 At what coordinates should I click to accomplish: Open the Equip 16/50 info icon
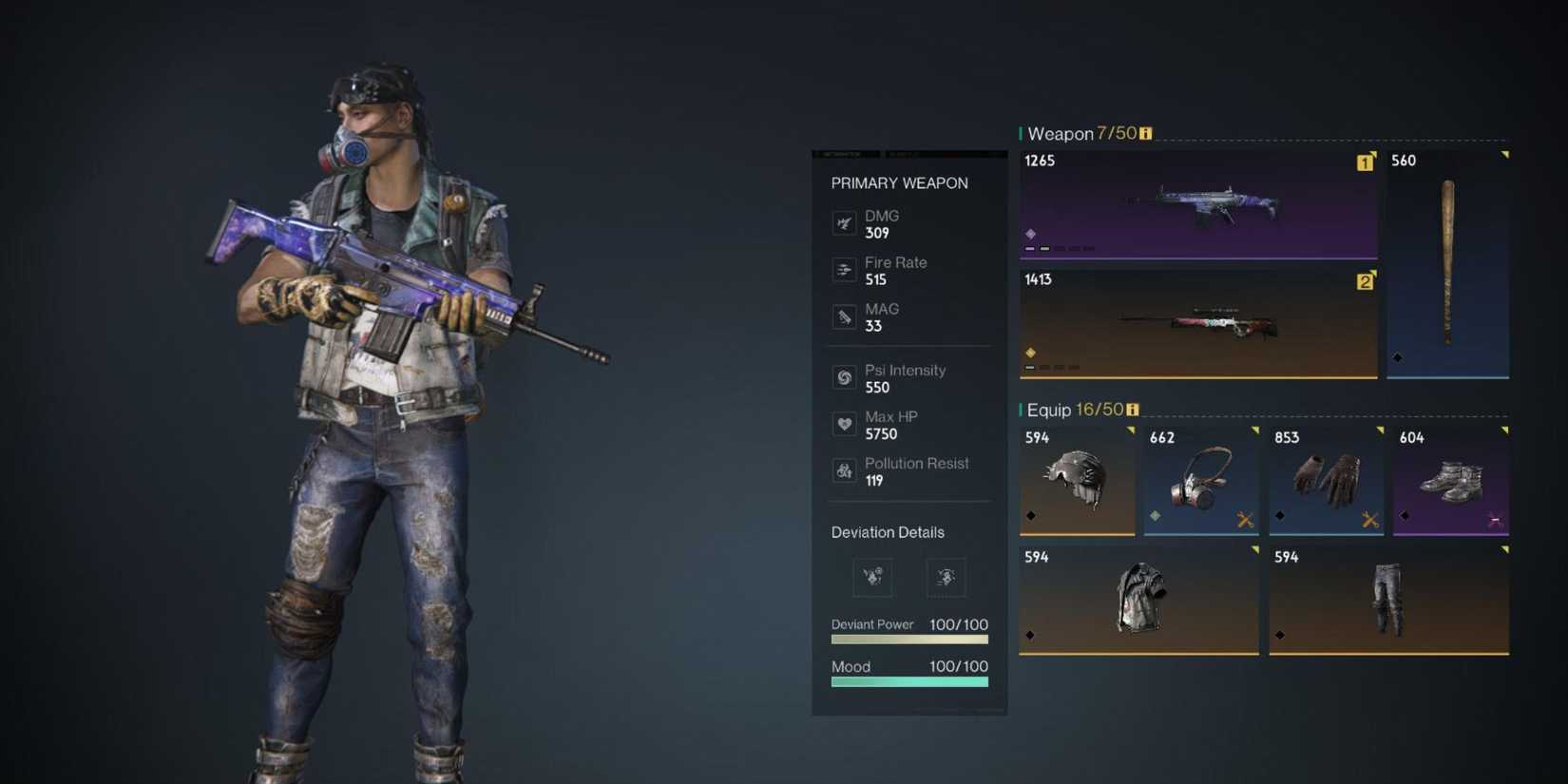(x=1131, y=409)
